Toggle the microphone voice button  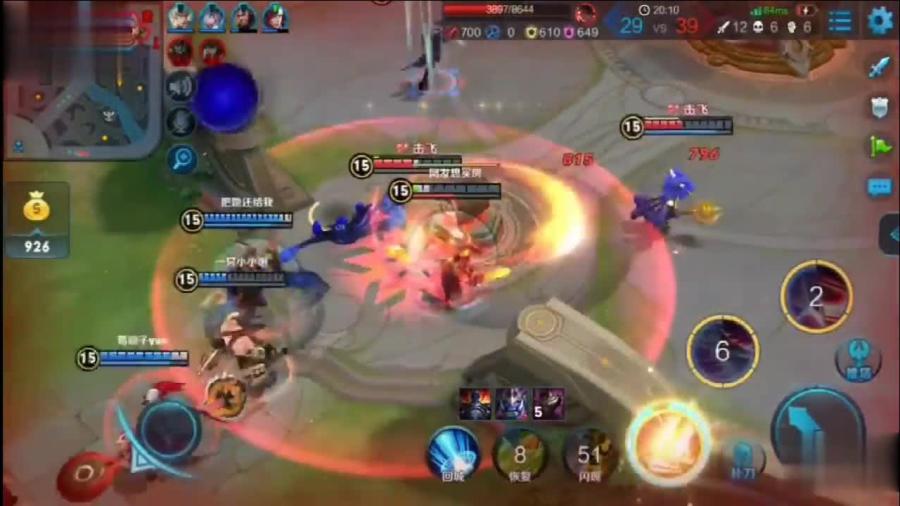coord(181,122)
